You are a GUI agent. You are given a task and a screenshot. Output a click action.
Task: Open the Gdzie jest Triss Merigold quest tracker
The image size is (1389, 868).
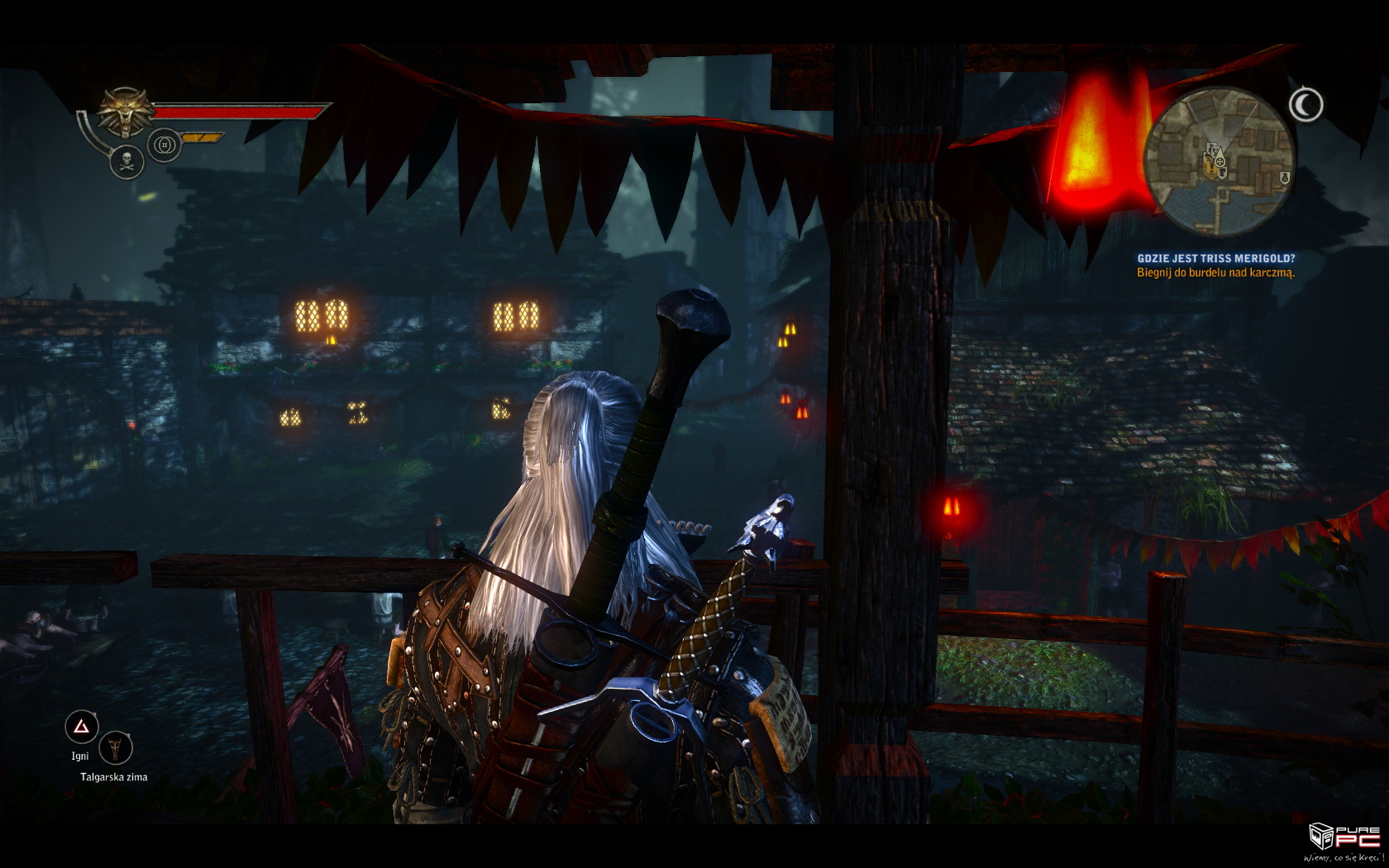pos(1215,259)
